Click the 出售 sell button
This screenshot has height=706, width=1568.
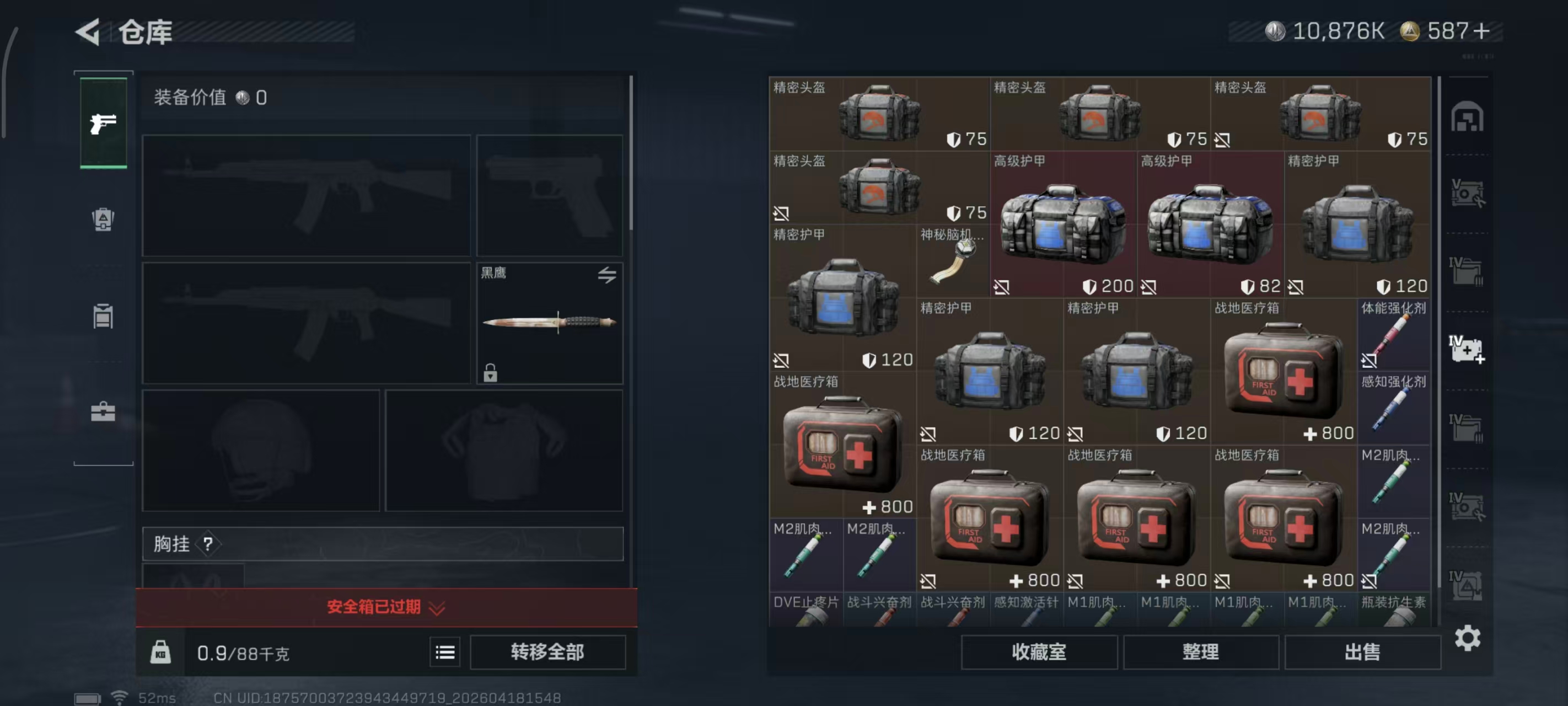[1363, 652]
